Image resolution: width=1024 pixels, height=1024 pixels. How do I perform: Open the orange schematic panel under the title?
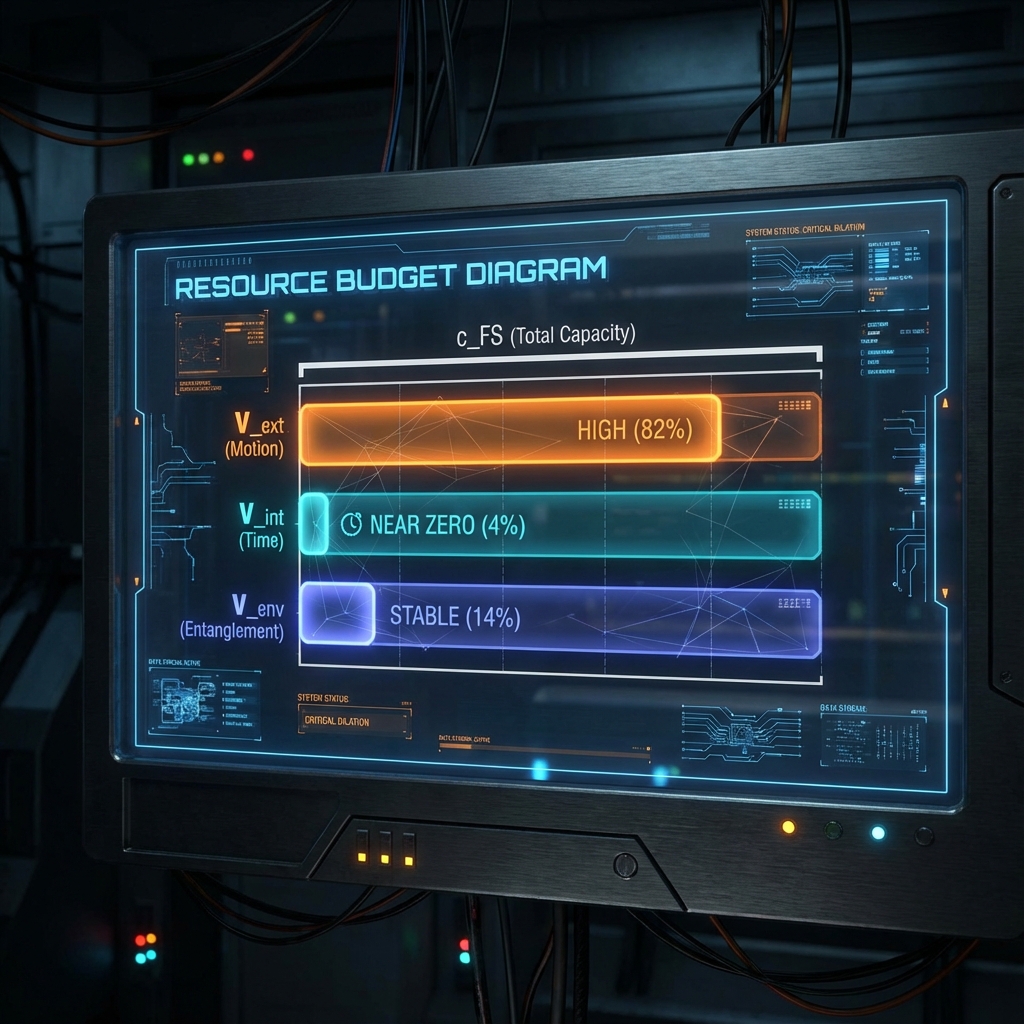click(x=221, y=345)
